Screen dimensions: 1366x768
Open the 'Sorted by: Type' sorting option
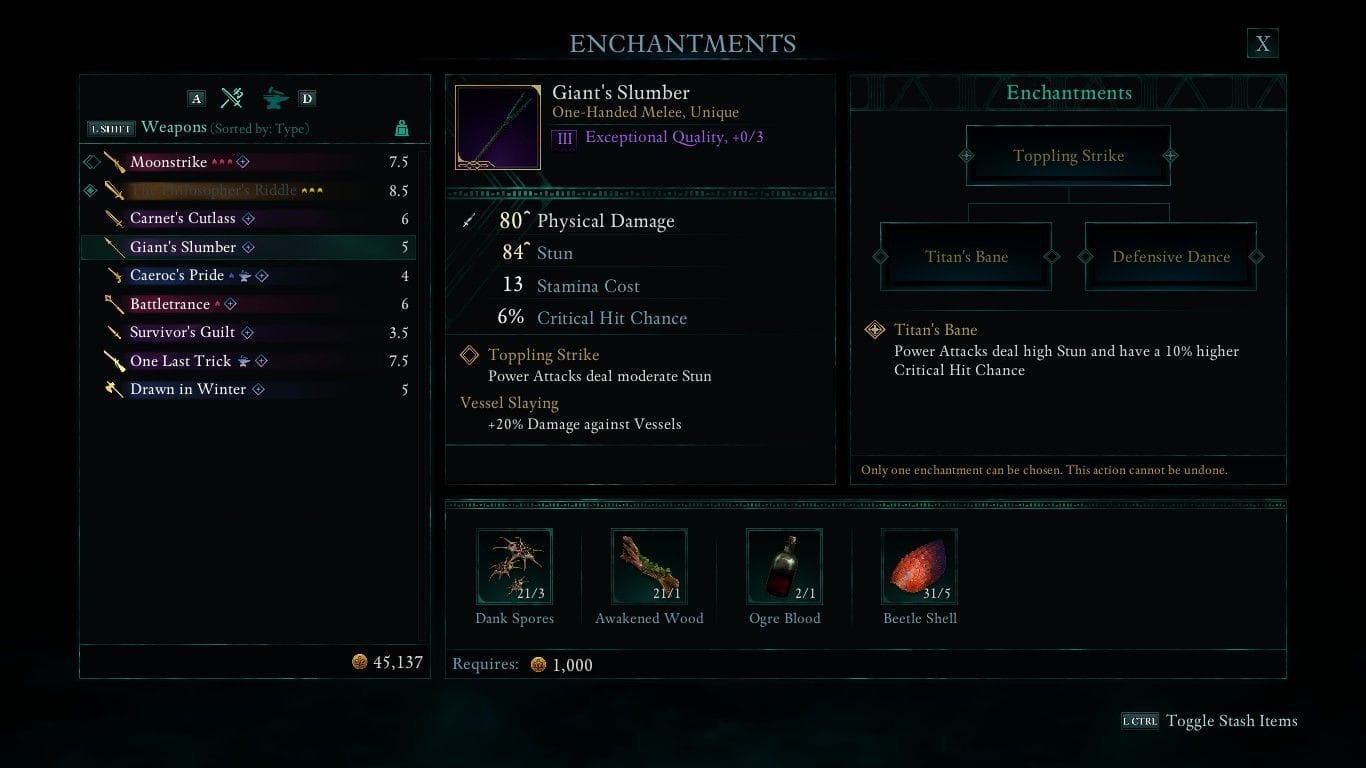pyautogui.click(x=257, y=128)
